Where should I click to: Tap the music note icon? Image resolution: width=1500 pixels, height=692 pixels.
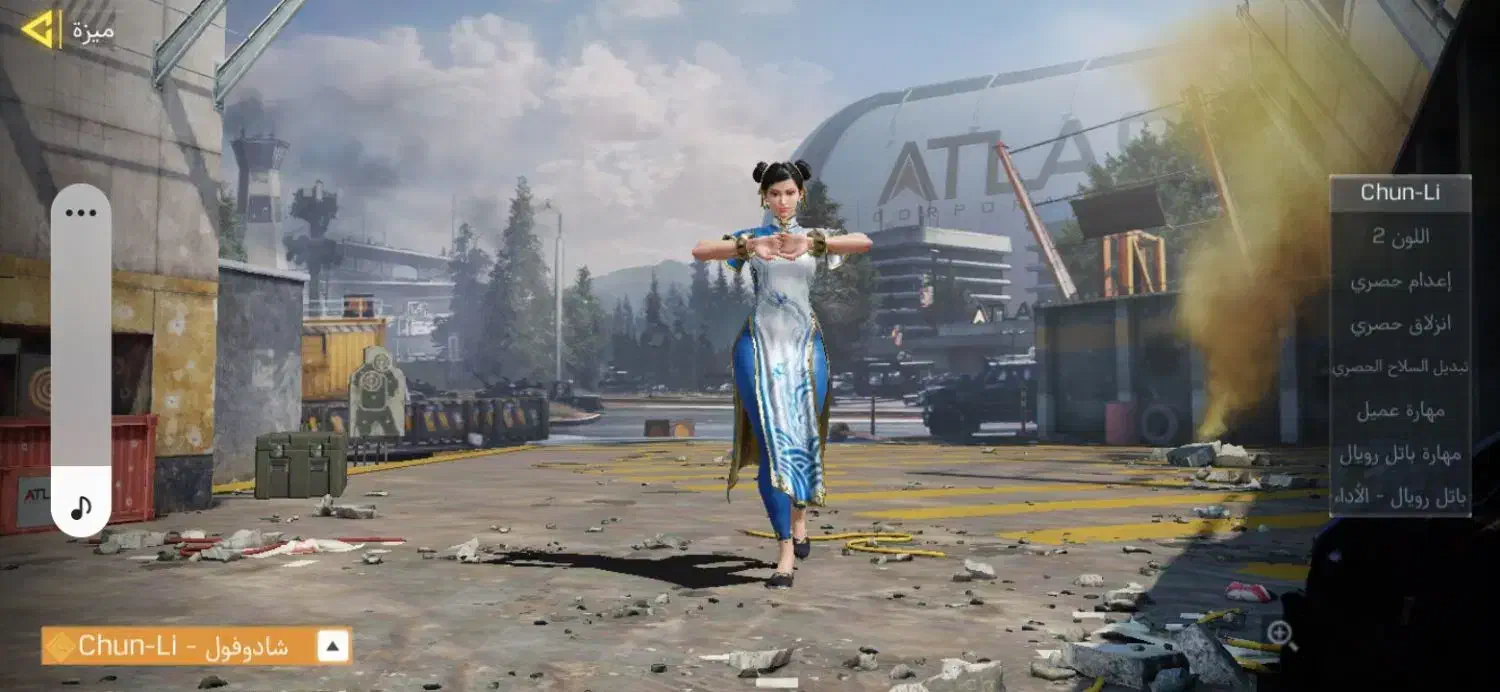(x=81, y=506)
